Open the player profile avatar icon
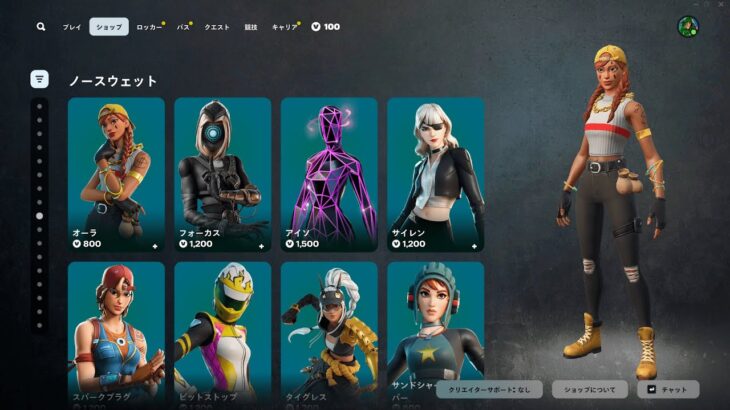Image resolution: width=730 pixels, height=410 pixels. click(688, 27)
